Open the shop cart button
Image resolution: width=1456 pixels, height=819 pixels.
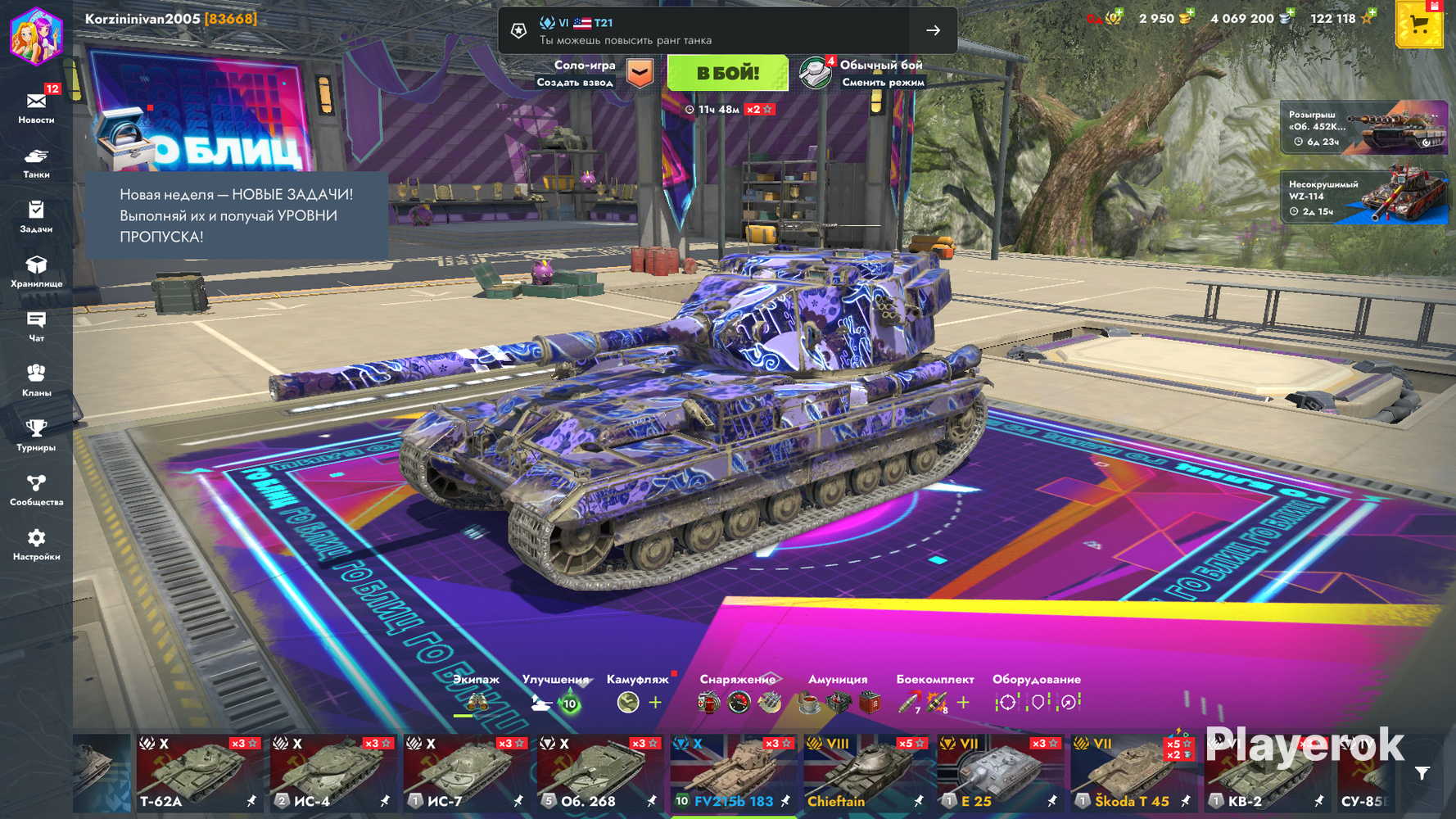(1418, 25)
